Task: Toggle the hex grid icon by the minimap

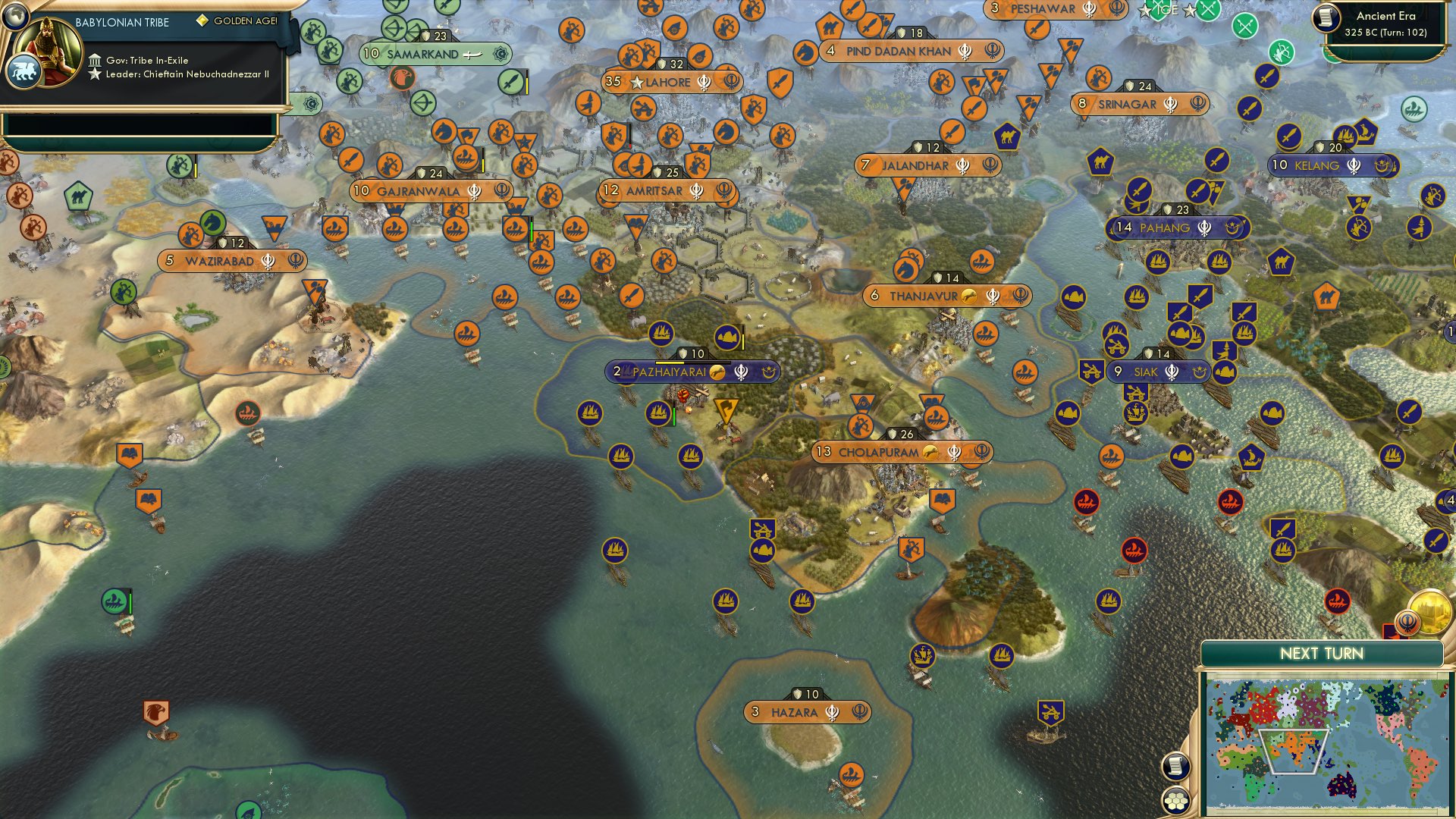Action: pos(1175,800)
